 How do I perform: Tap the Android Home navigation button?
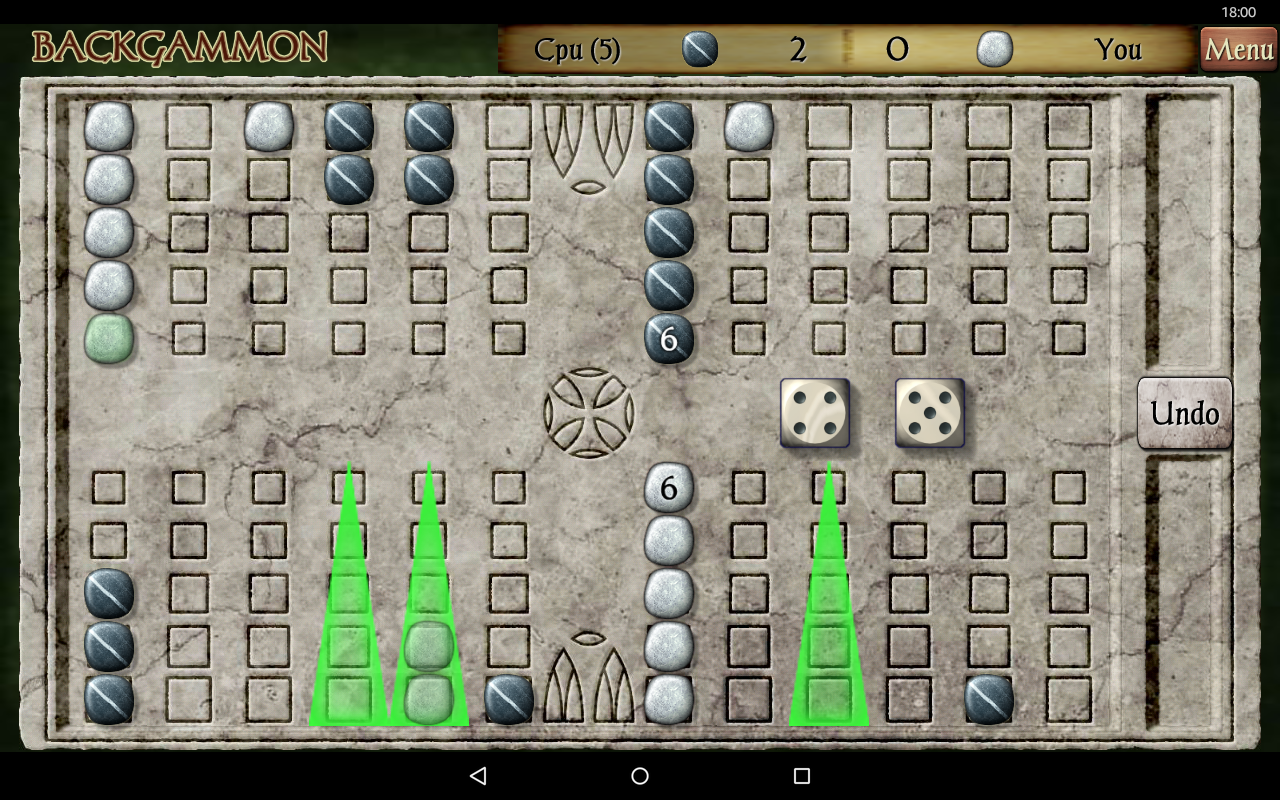[x=639, y=775]
